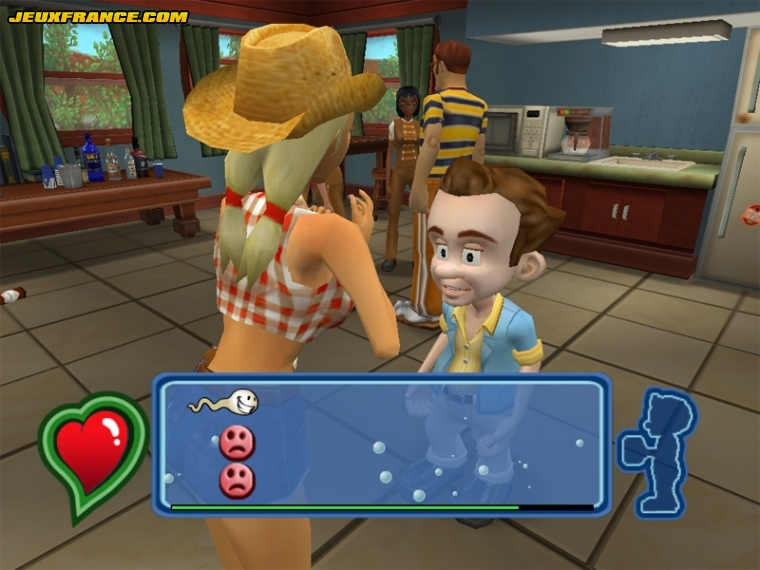Click the red heart icon

[92, 453]
